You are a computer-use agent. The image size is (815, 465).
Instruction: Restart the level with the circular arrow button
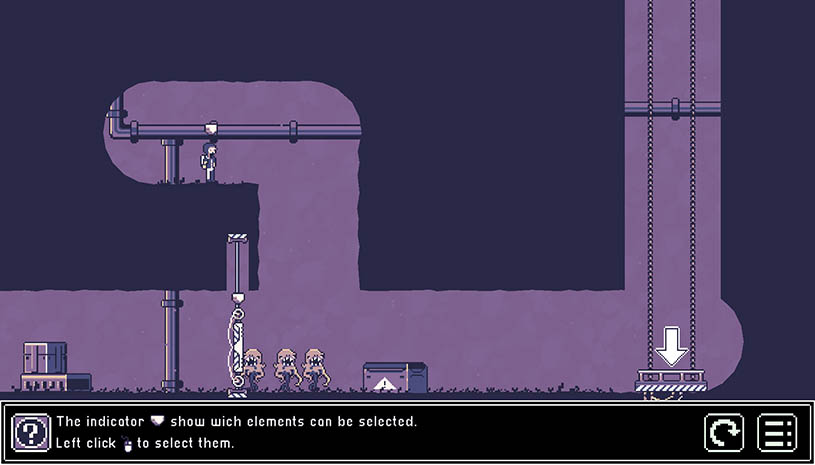click(x=724, y=433)
